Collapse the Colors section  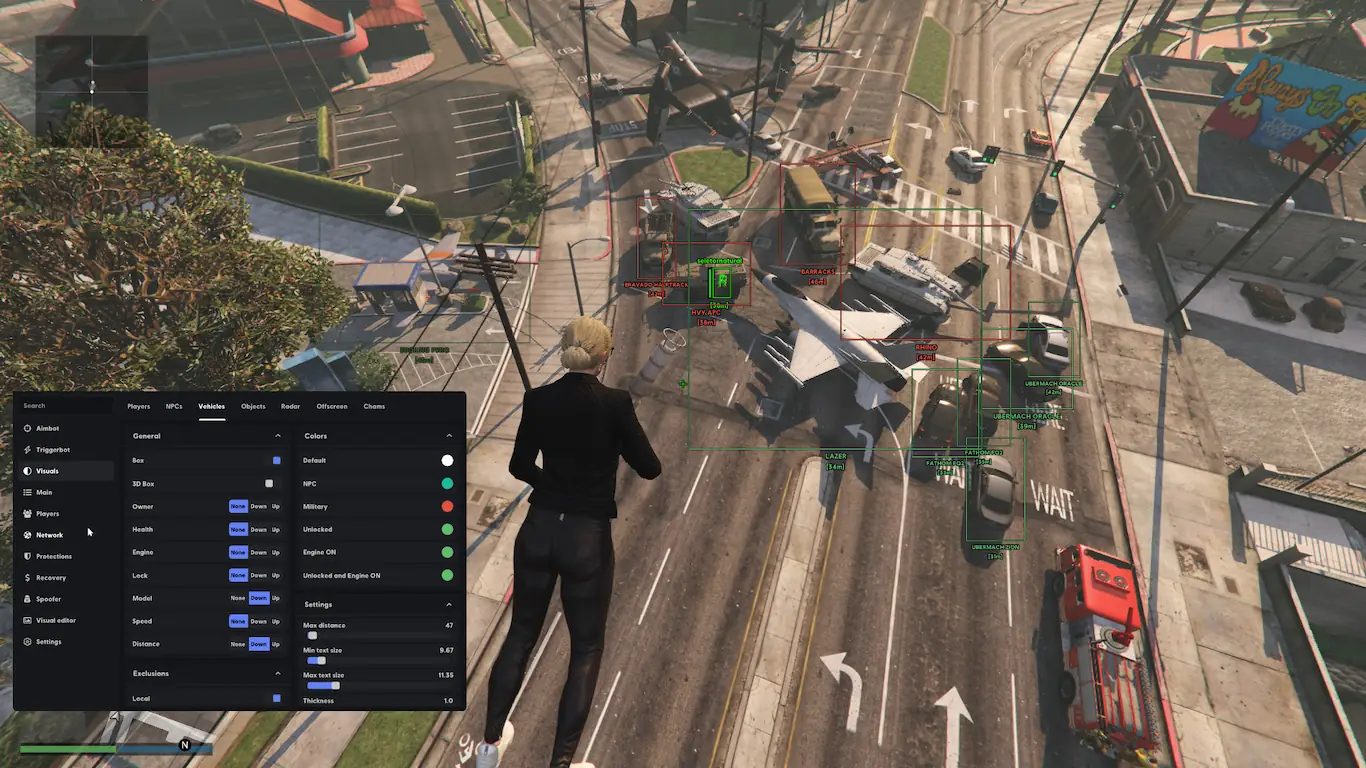(449, 436)
